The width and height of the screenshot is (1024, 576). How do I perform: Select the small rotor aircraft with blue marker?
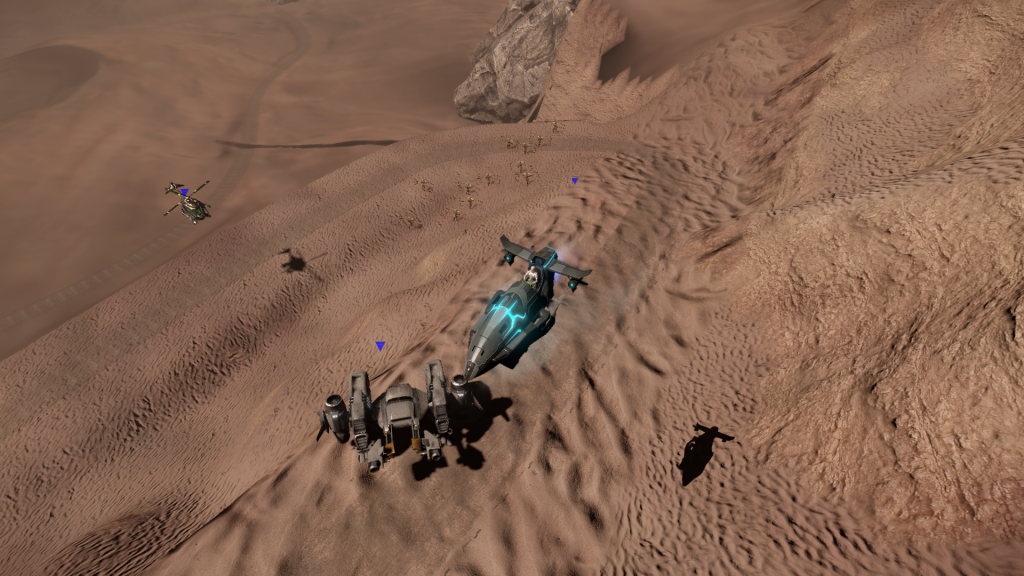click(x=188, y=203)
